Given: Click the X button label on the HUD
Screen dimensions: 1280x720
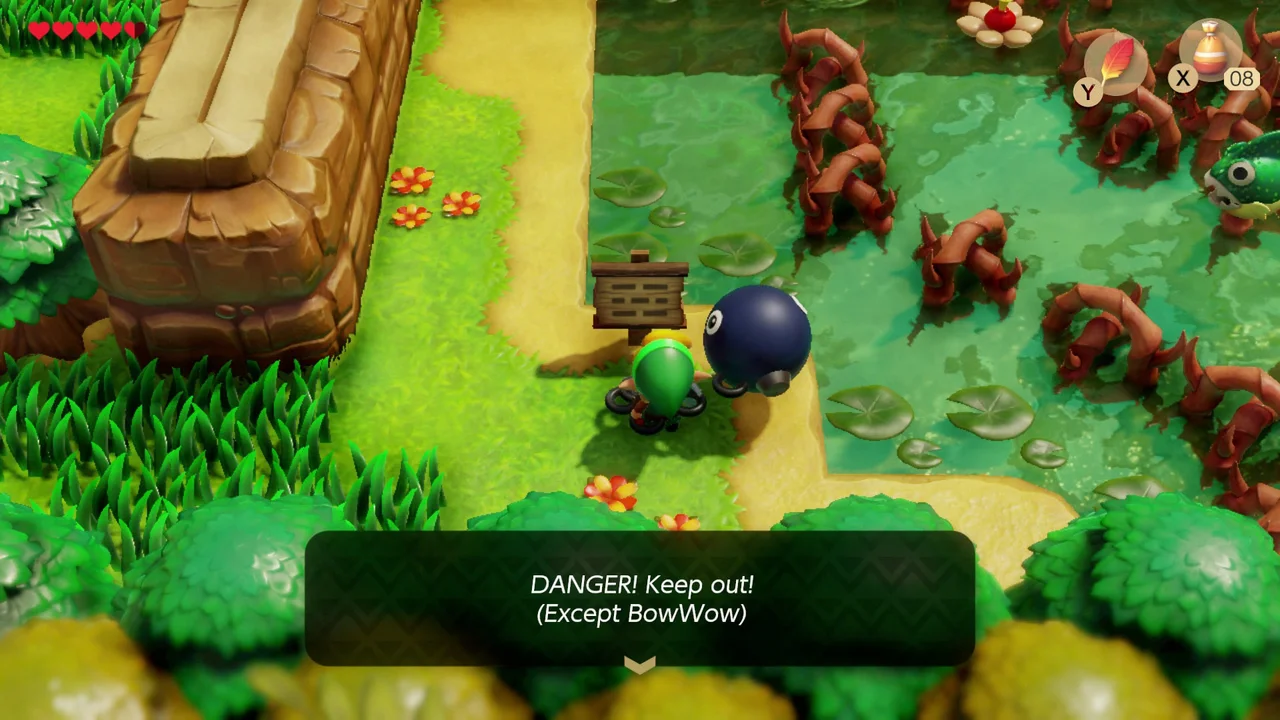Looking at the screenshot, I should point(1183,78).
